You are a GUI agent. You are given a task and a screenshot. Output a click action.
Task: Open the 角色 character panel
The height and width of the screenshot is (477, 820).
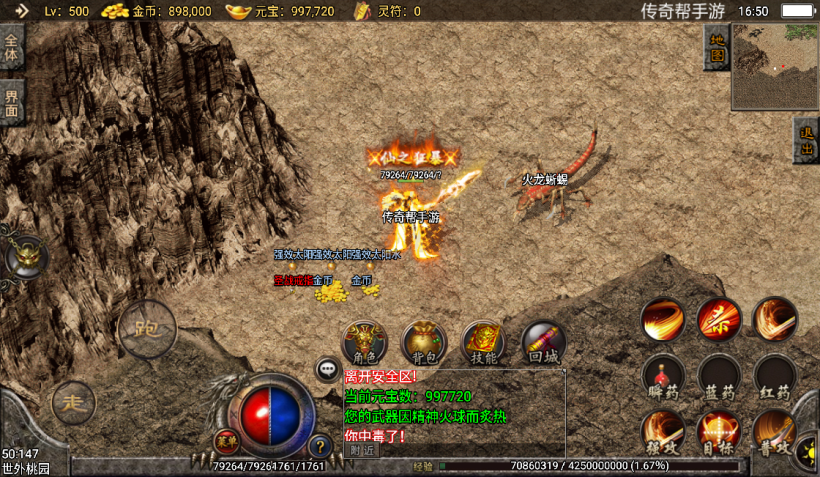364,342
